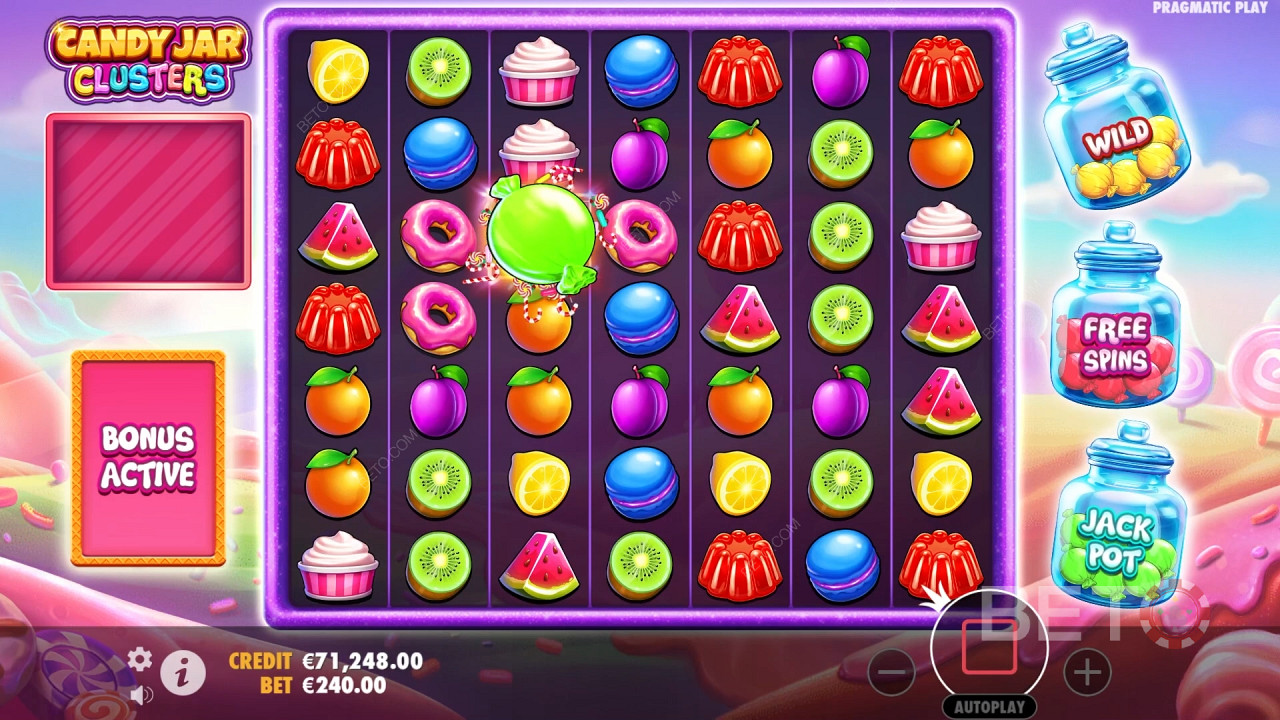Open the settings gear

pyautogui.click(x=140, y=658)
